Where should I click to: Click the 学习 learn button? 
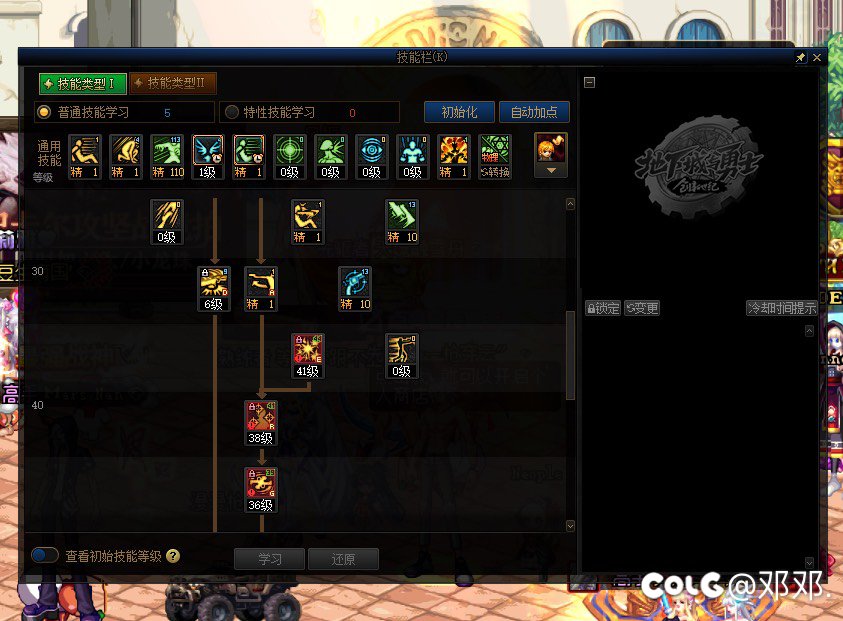(270, 559)
